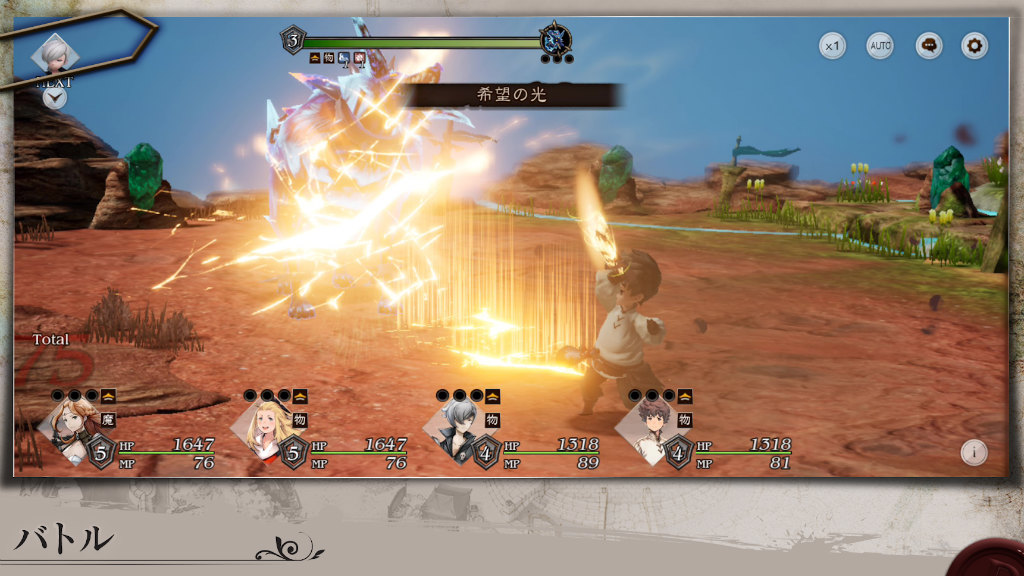The width and height of the screenshot is (1024, 576).
Task: Expand the NEXT turn order arrow
Action: pos(54,98)
